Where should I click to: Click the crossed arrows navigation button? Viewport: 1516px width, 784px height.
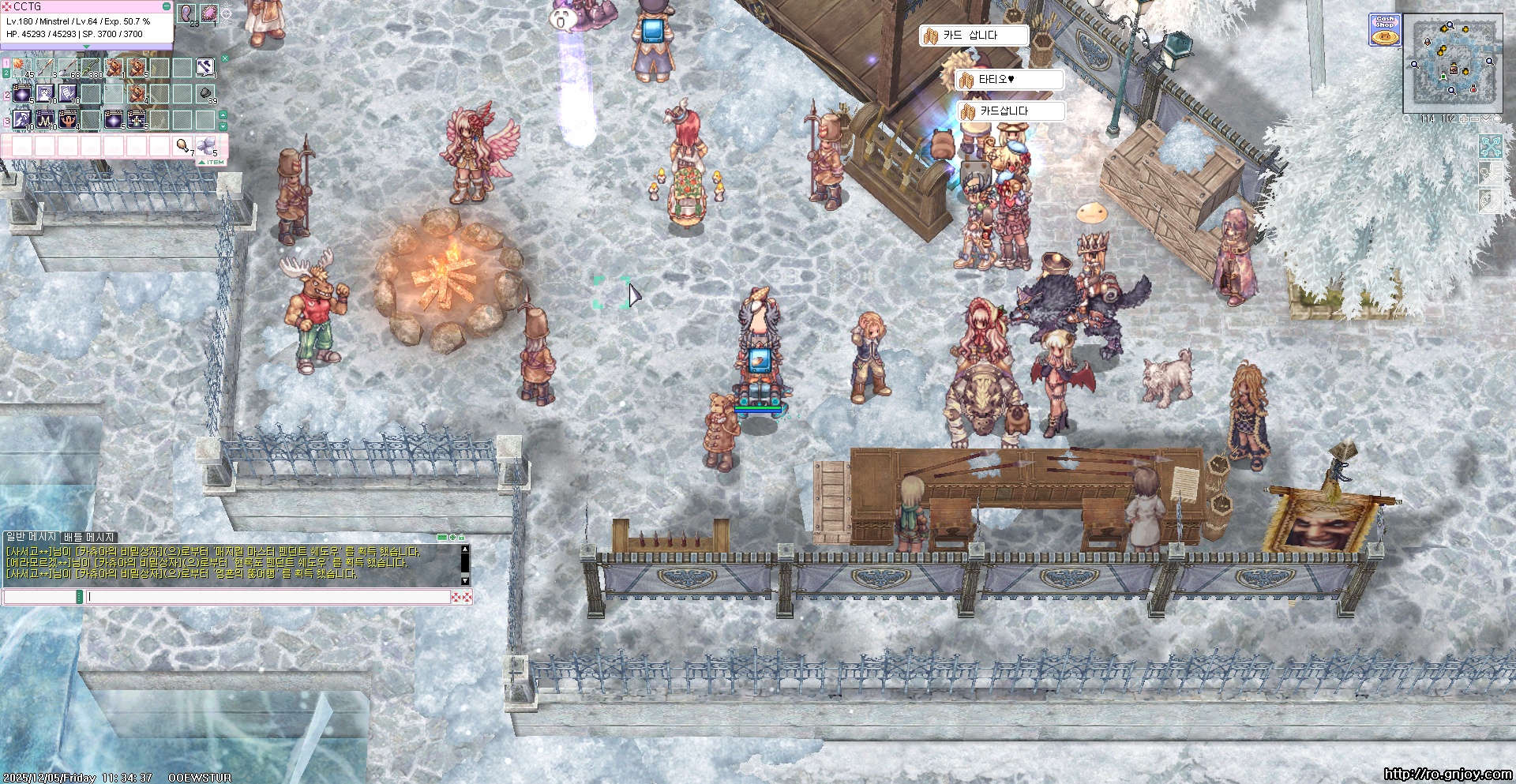point(1490,146)
